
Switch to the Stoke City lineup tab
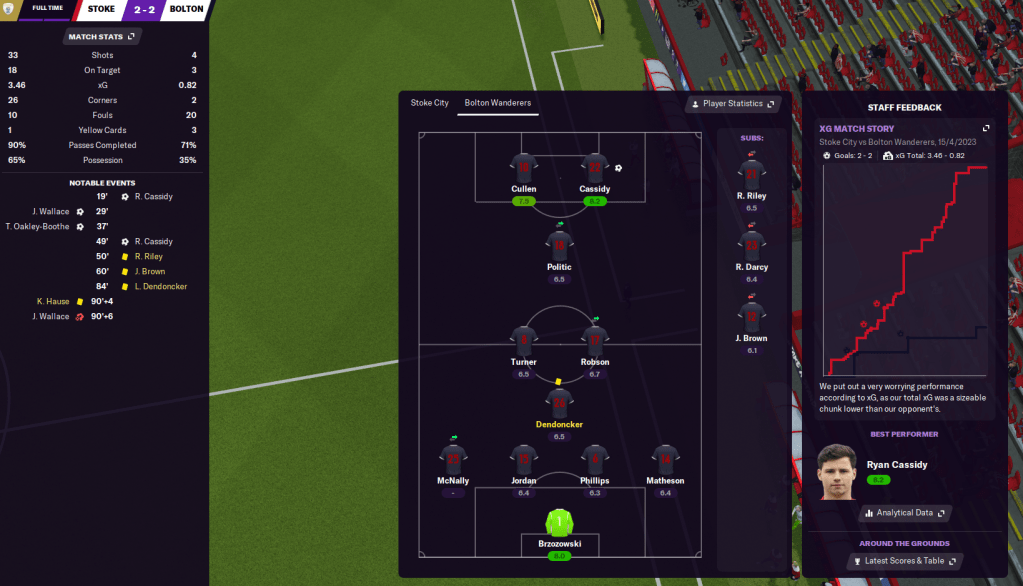[429, 103]
